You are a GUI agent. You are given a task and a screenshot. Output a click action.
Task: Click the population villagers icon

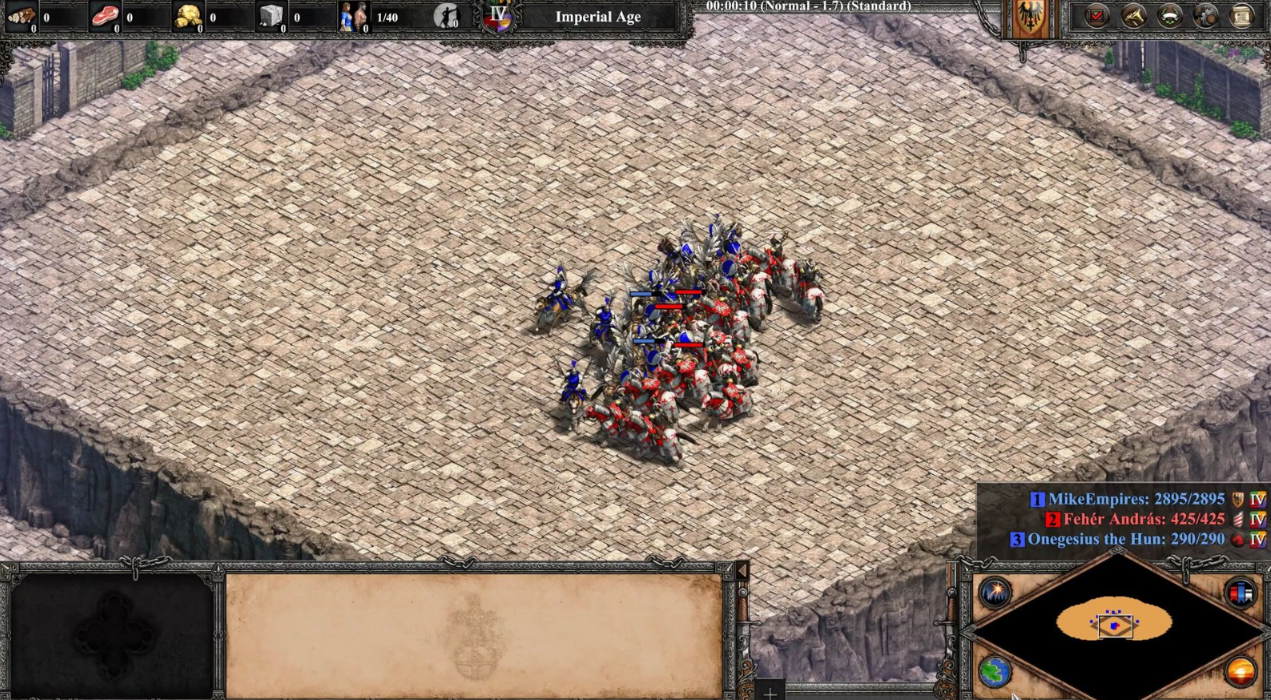click(353, 16)
